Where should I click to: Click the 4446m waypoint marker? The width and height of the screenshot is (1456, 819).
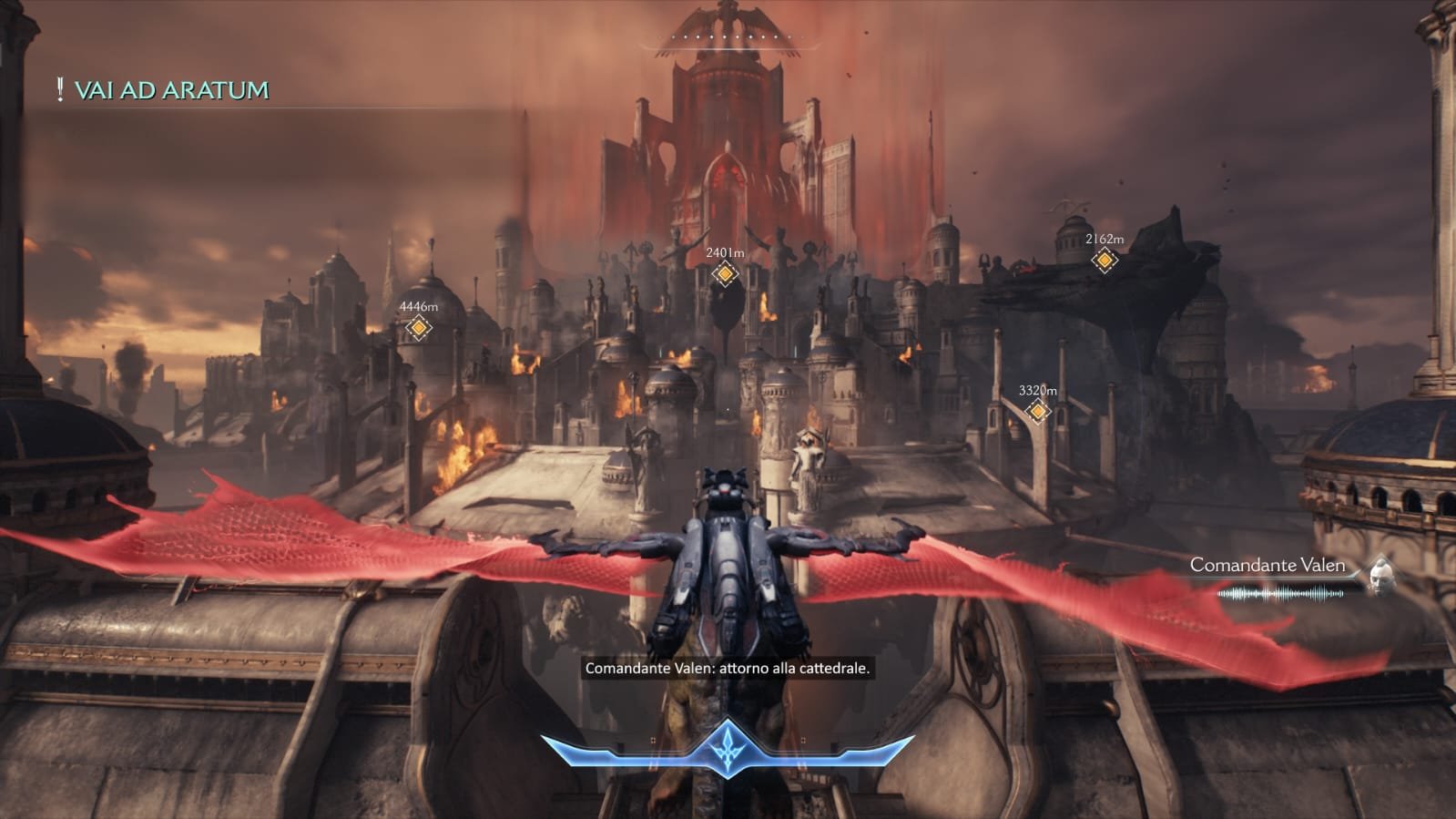(418, 328)
